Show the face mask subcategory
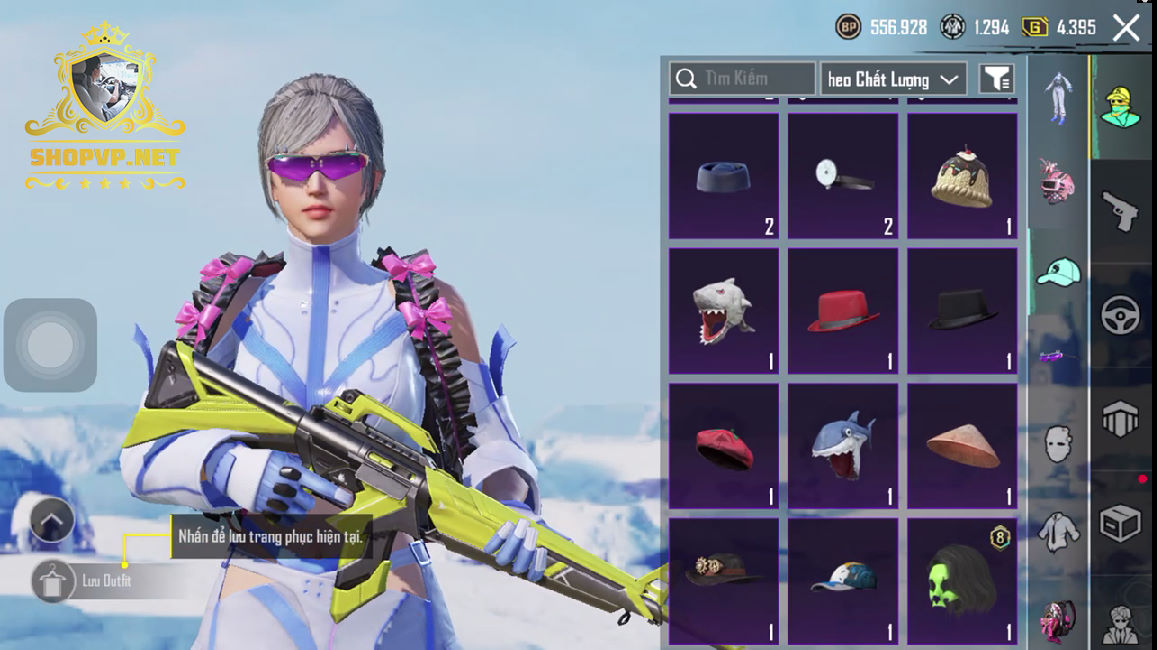This screenshot has height=650, width=1157. pyautogui.click(x=1058, y=443)
